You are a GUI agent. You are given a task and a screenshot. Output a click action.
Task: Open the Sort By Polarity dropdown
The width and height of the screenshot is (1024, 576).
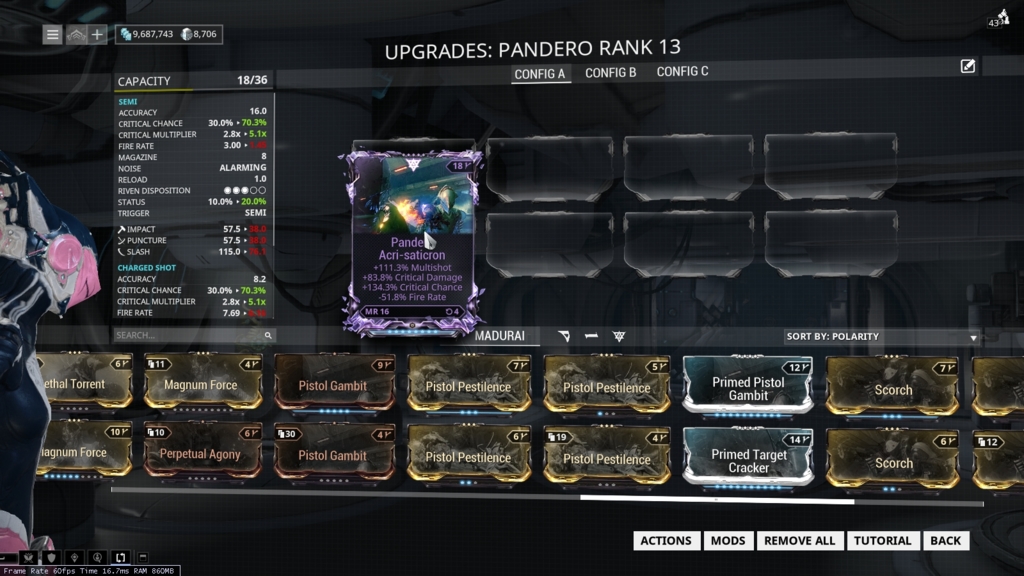click(882, 337)
